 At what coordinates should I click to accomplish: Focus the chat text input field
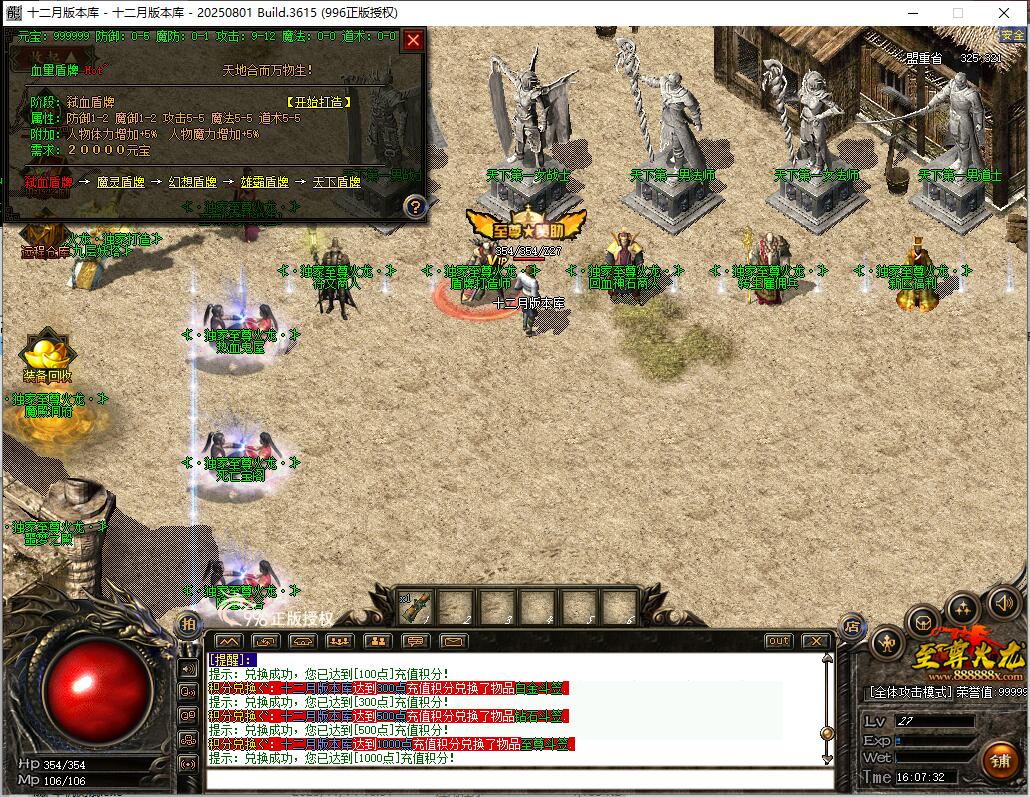[x=515, y=779]
